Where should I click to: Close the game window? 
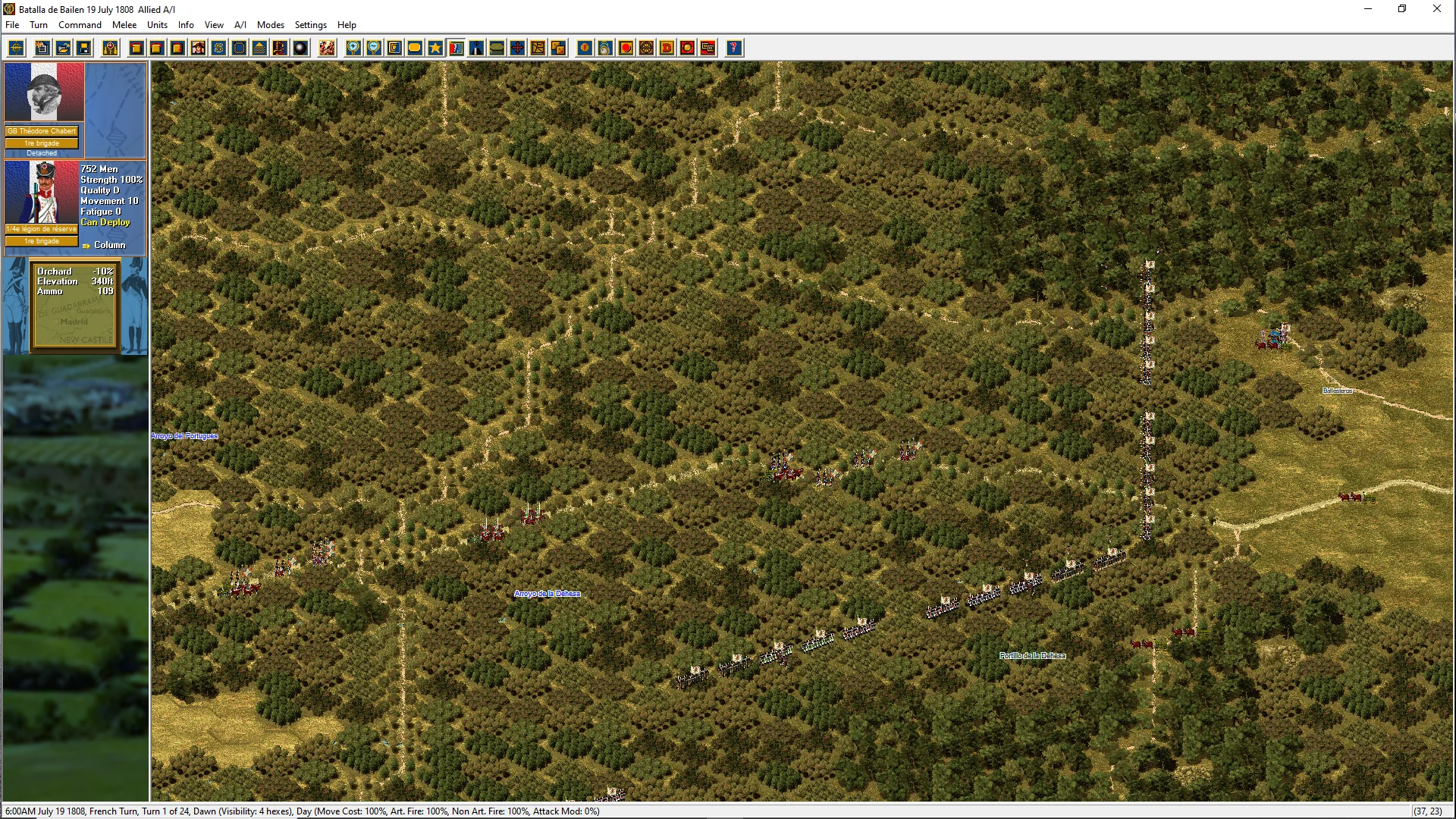pos(1436,9)
